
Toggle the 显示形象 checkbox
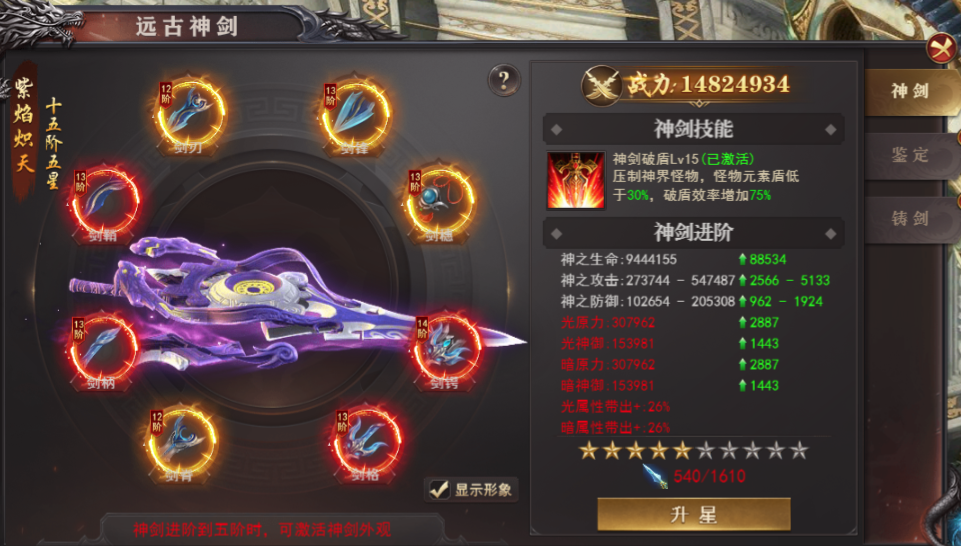coord(438,489)
